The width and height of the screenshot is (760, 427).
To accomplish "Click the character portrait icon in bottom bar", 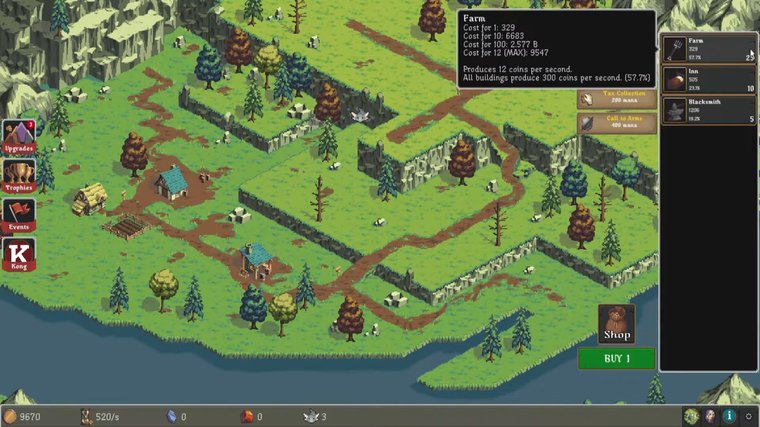I will 710,416.
